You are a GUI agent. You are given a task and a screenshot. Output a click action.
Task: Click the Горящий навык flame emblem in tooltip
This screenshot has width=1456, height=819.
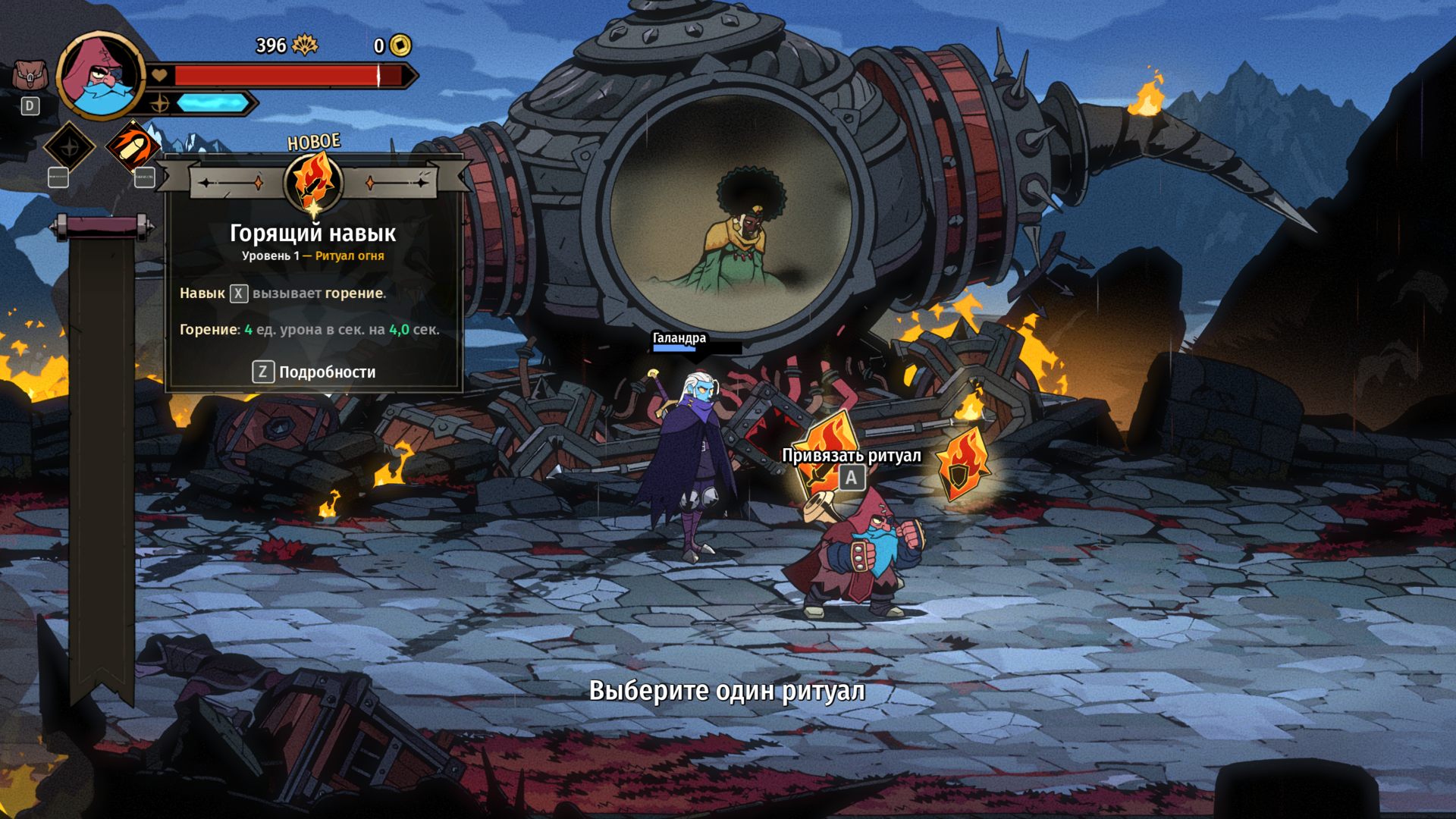pos(313,182)
